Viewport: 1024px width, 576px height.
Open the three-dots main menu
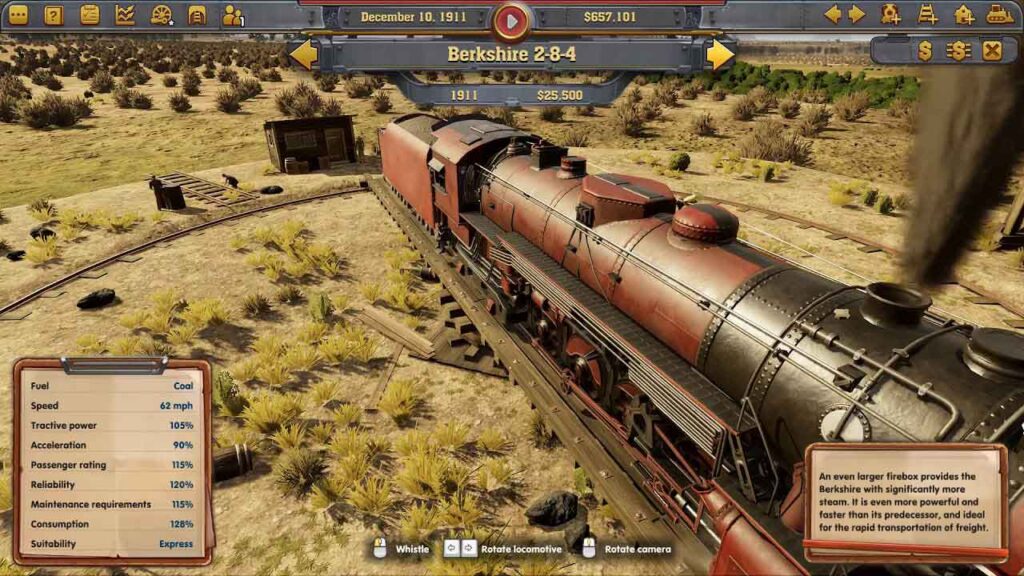tap(18, 15)
